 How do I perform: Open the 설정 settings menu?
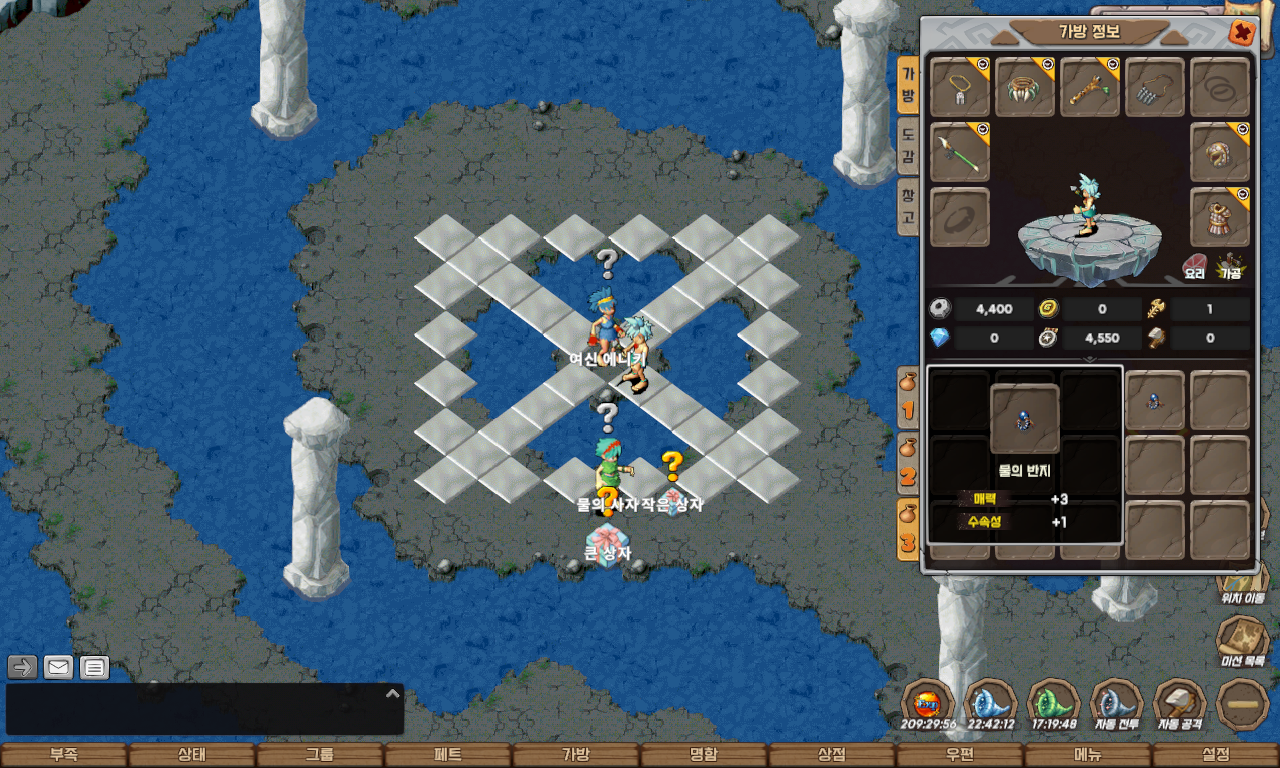(1216, 755)
